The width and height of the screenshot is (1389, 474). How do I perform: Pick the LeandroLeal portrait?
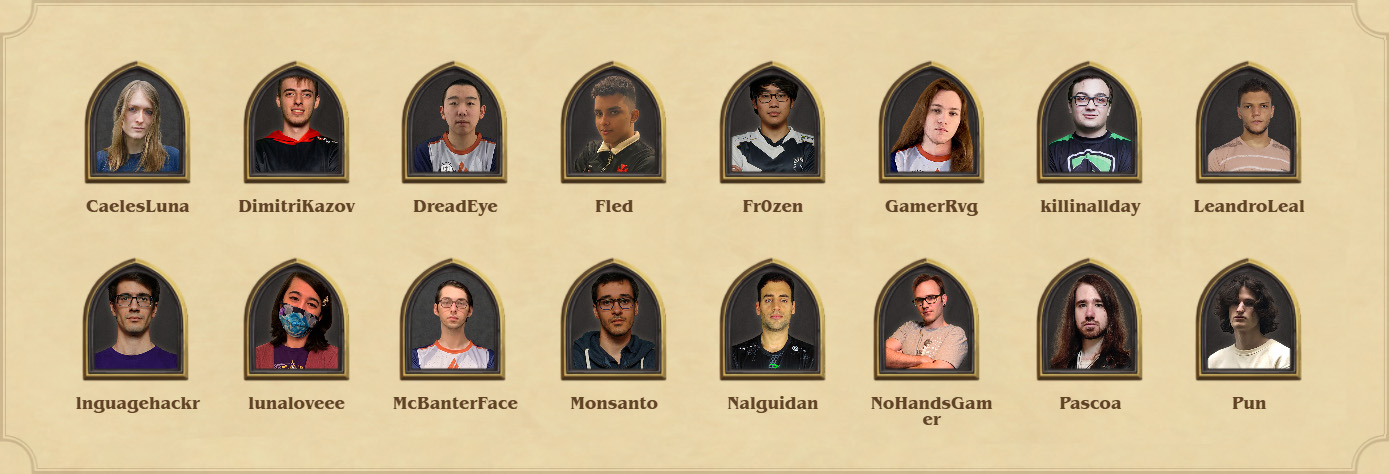[1248, 123]
